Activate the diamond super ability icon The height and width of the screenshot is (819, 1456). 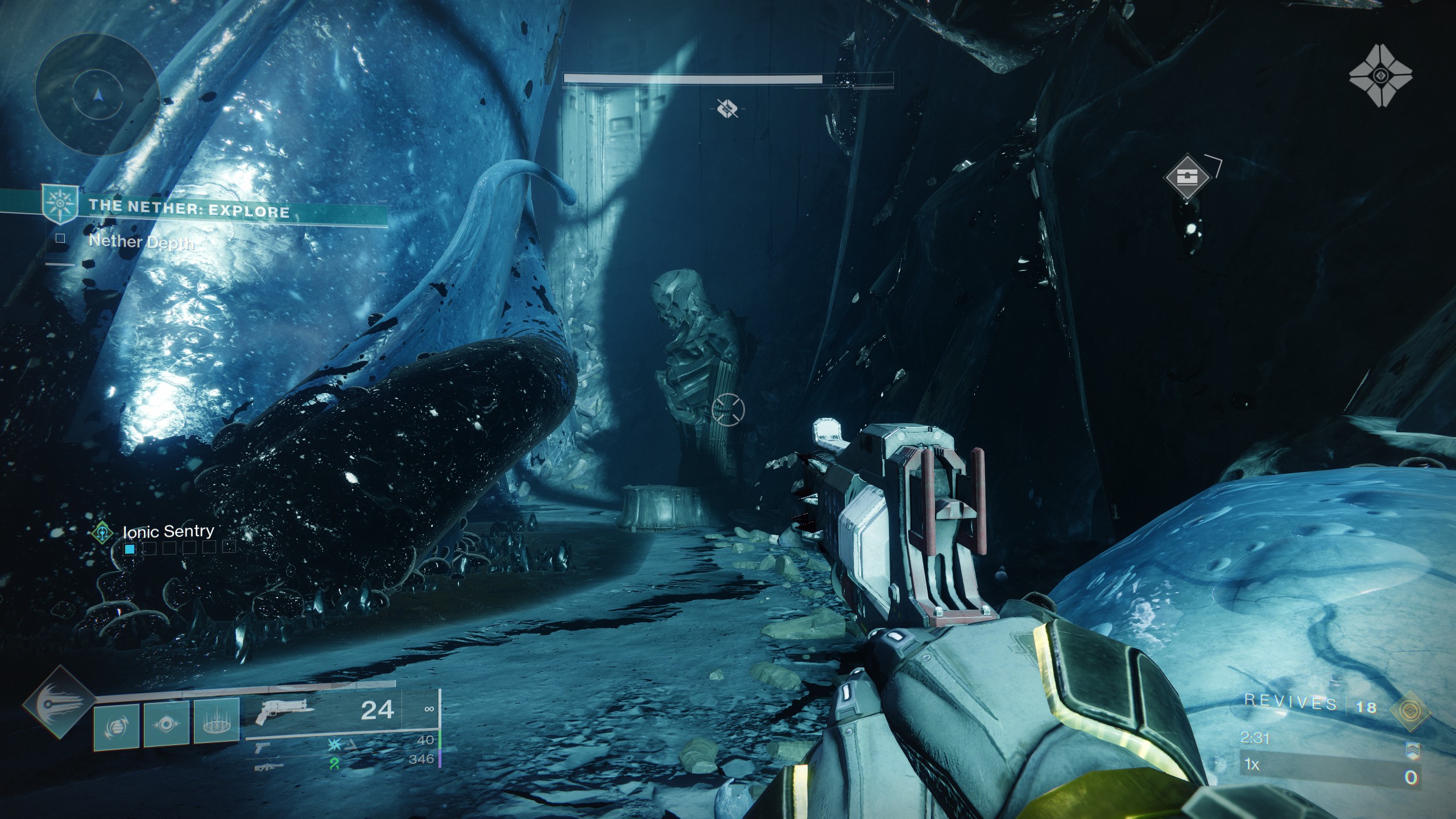click(59, 703)
